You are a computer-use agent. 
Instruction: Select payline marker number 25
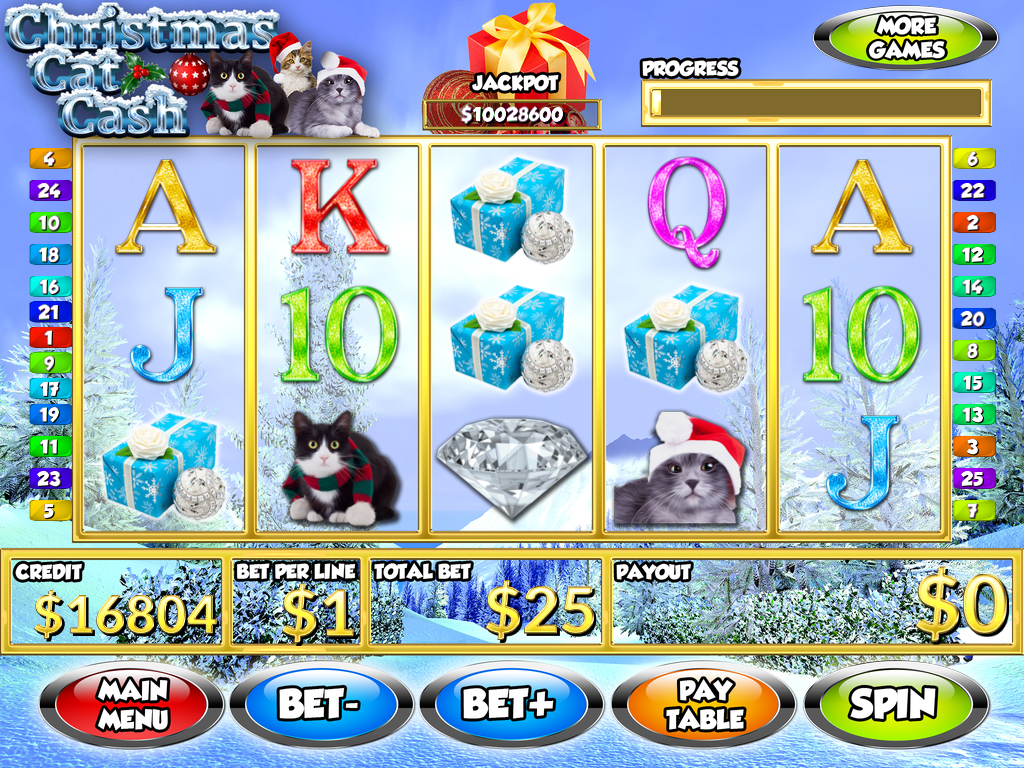click(973, 478)
